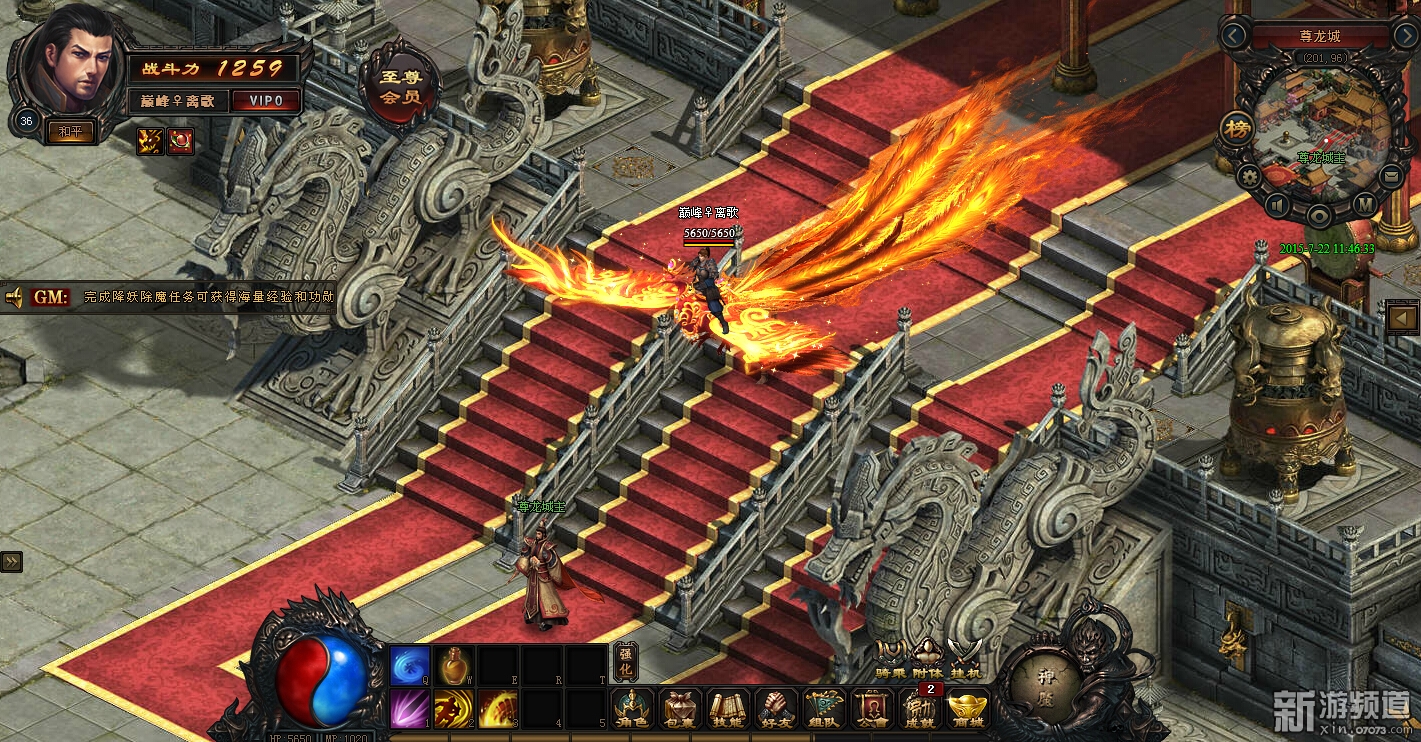Open the 榜 ranking button beside the minimap
1421x742 pixels.
coord(1238,129)
